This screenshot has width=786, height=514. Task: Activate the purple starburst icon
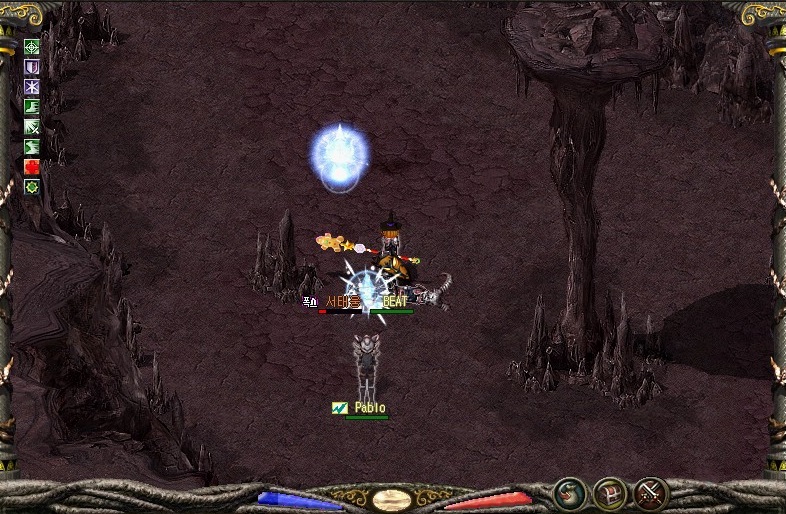[32, 86]
